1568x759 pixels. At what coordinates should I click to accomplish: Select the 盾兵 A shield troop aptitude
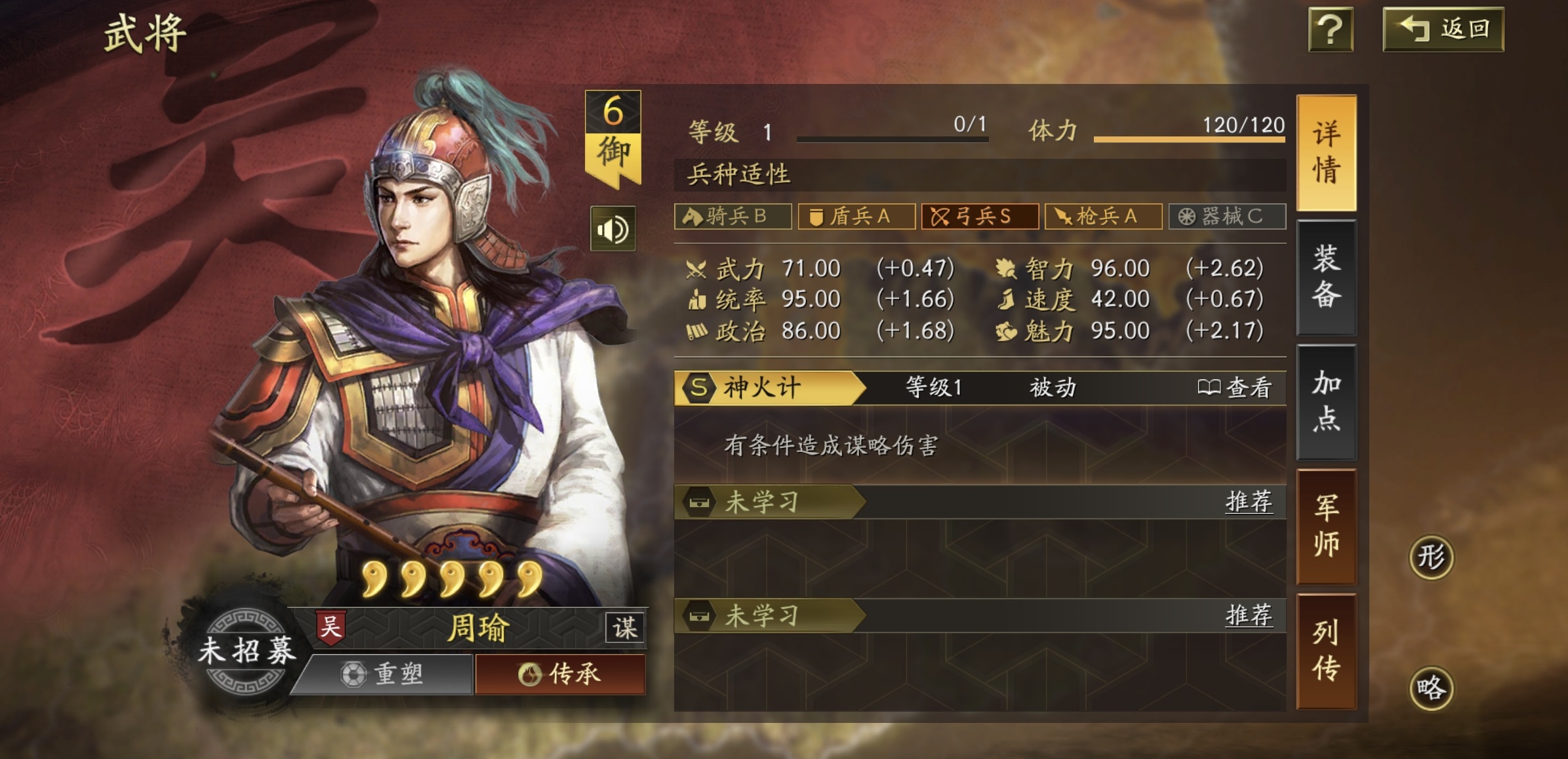pos(856,216)
